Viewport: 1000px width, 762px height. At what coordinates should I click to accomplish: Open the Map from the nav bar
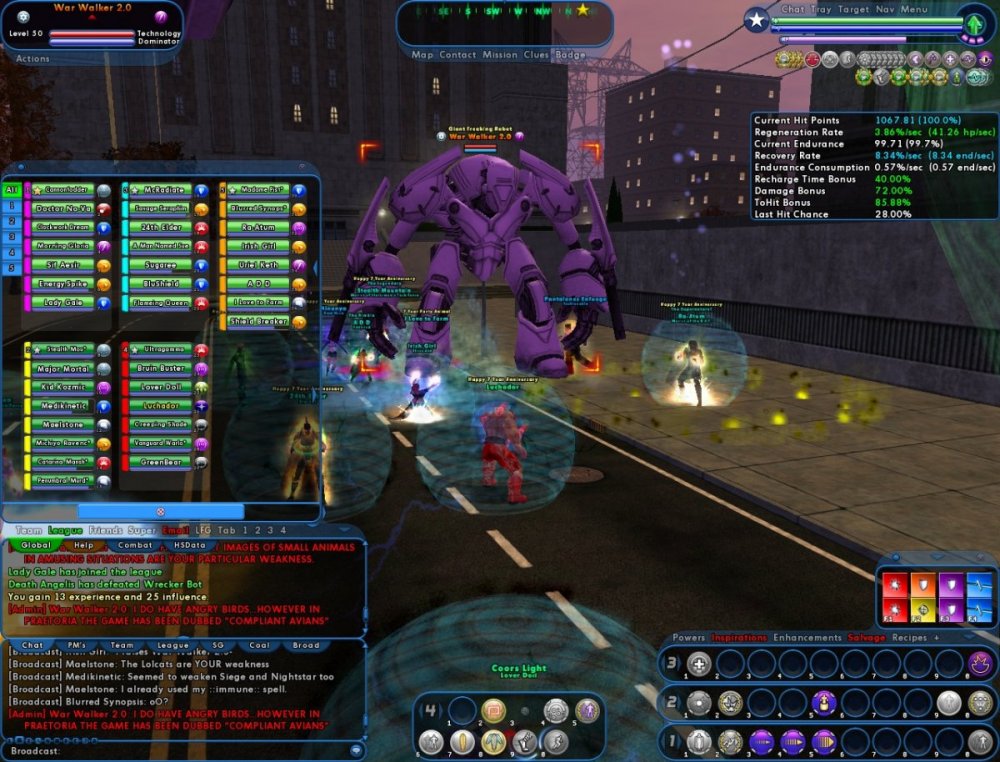[422, 55]
